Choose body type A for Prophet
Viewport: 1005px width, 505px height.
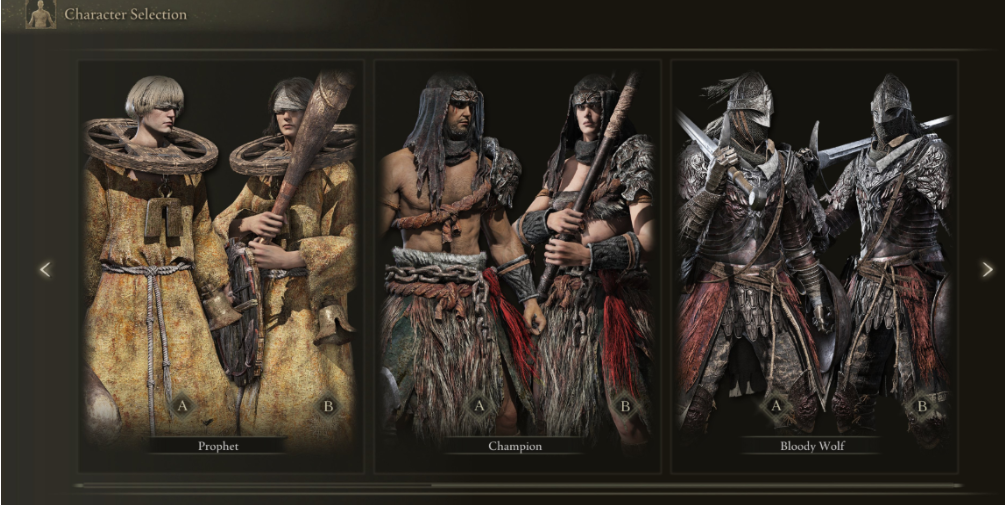(182, 405)
